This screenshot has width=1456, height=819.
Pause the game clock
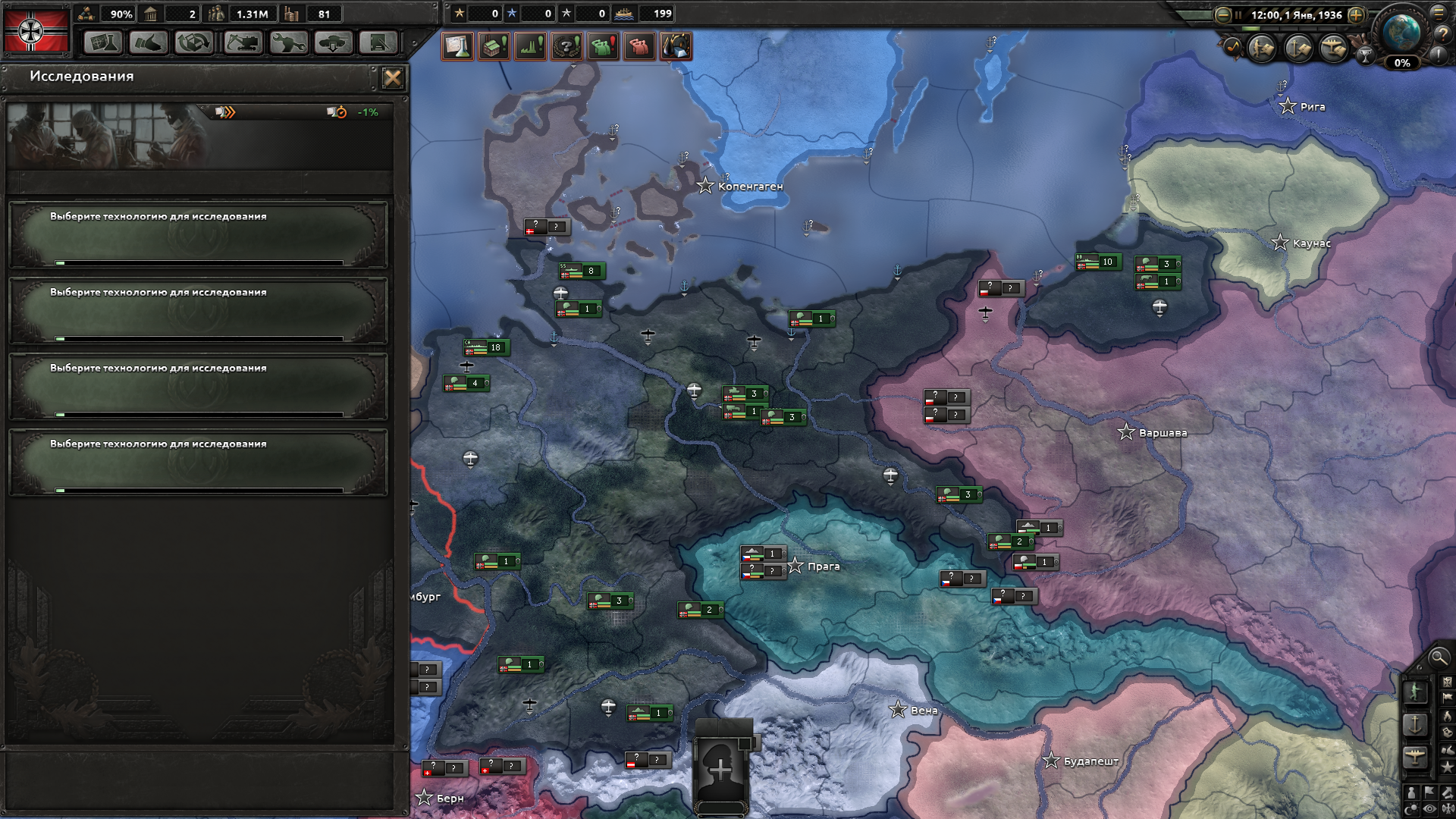click(1238, 14)
